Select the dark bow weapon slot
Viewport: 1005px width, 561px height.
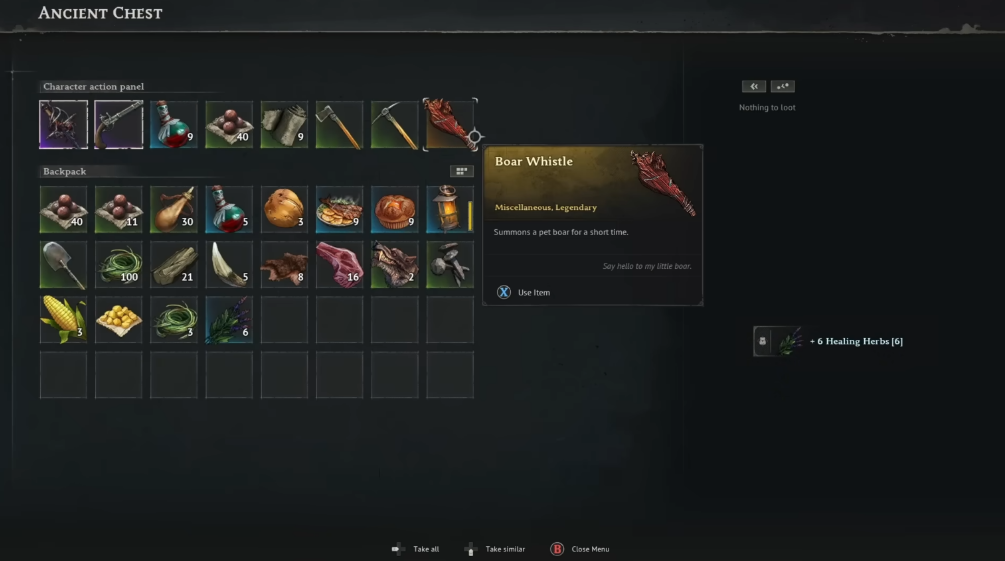coord(63,124)
